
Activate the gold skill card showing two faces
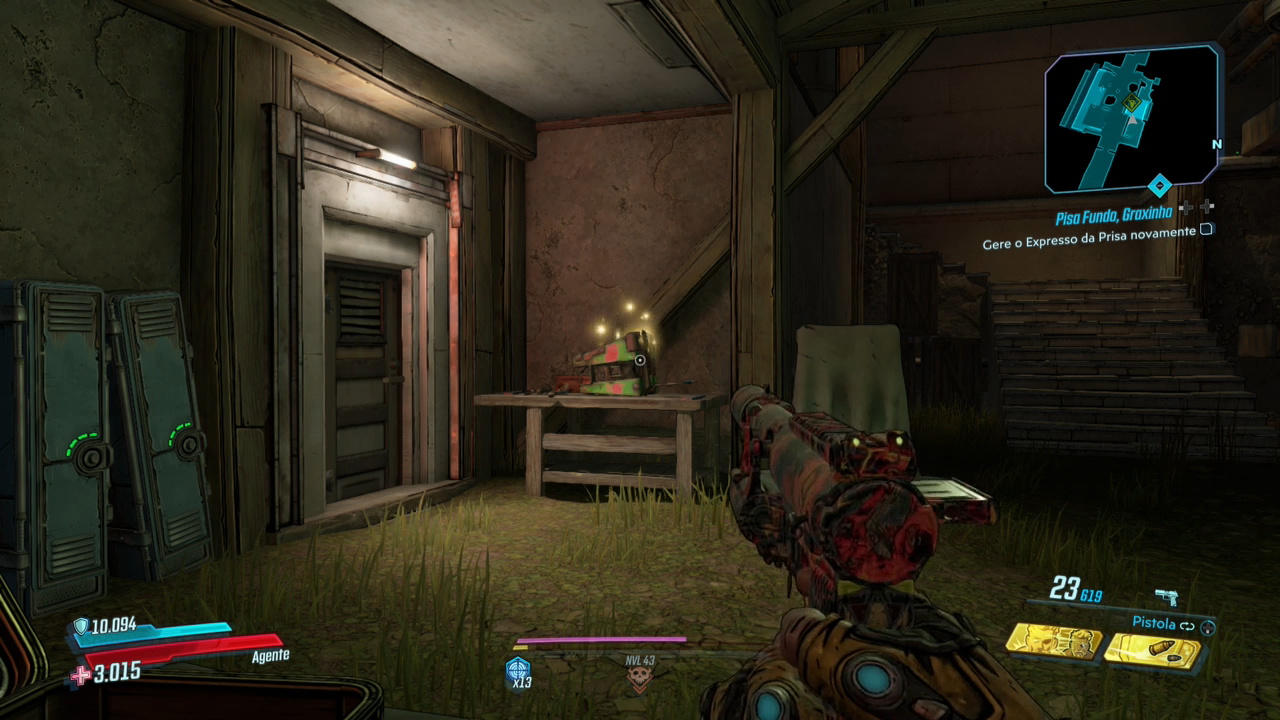pos(1053,641)
